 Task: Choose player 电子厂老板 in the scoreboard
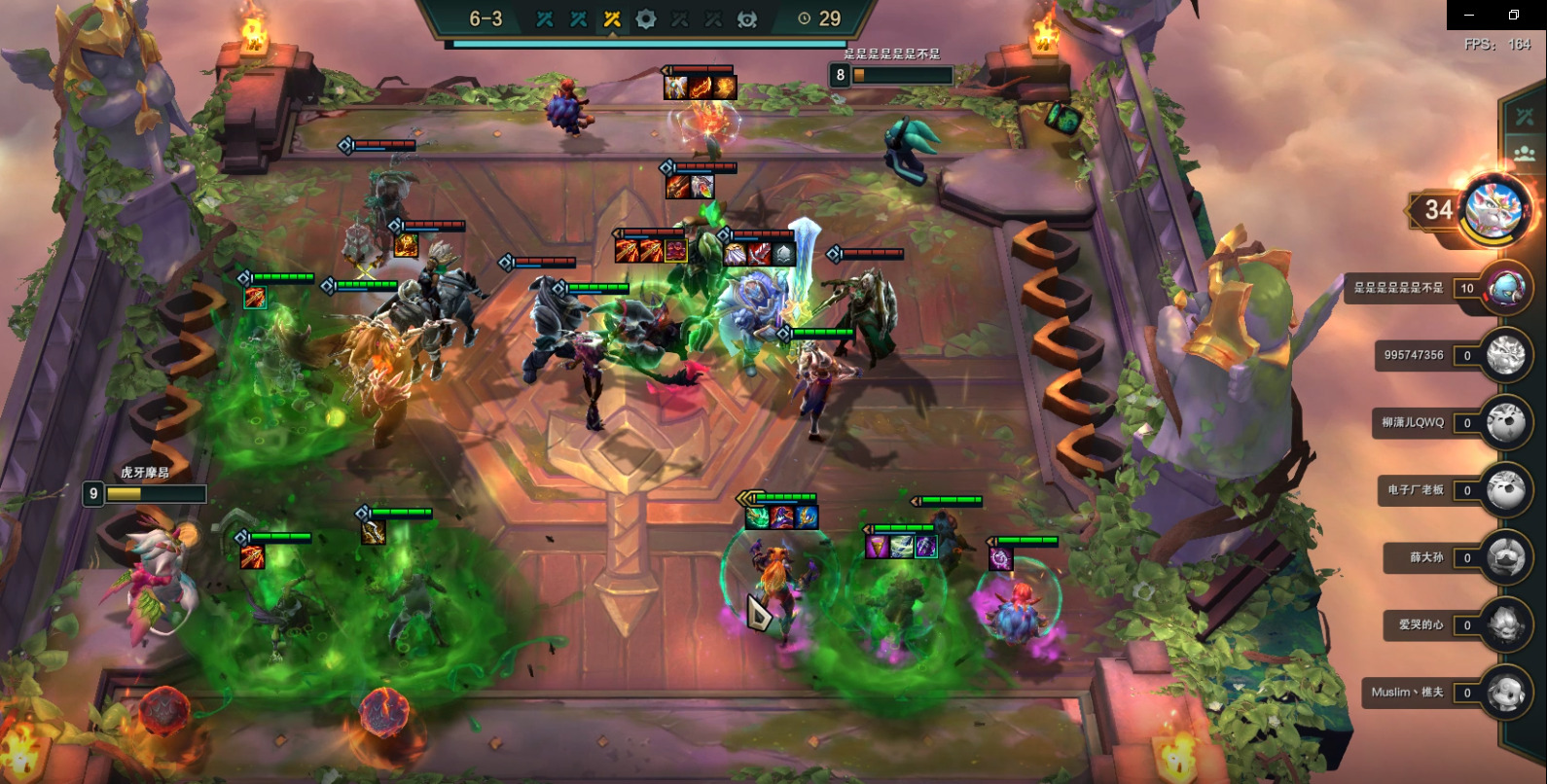[x=1505, y=490]
